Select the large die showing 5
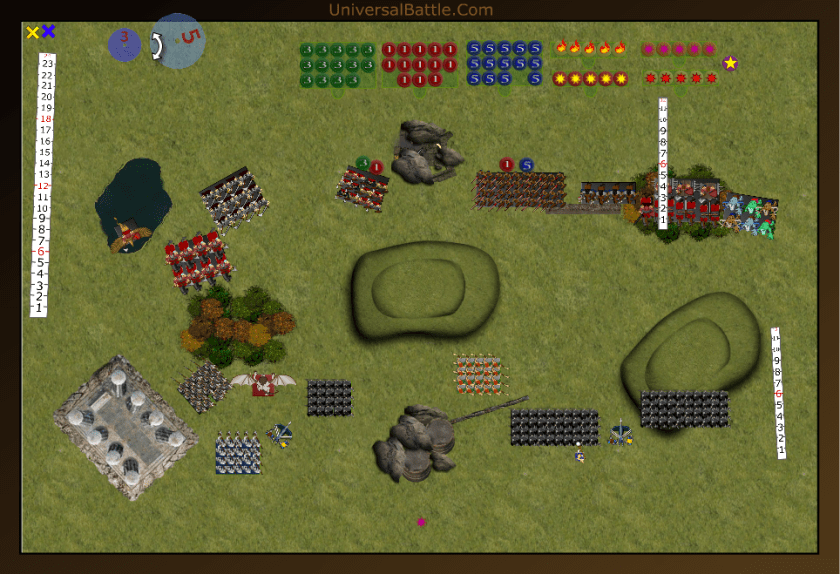 click(x=181, y=41)
